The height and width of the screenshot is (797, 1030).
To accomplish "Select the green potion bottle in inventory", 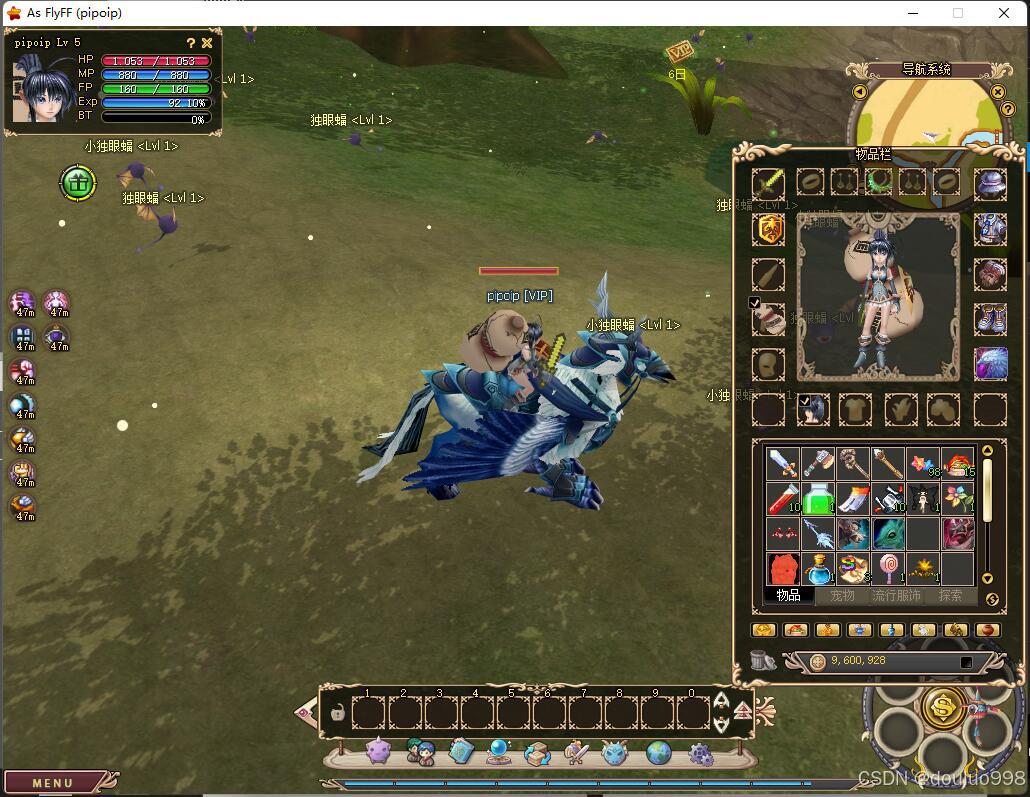I will pos(818,499).
